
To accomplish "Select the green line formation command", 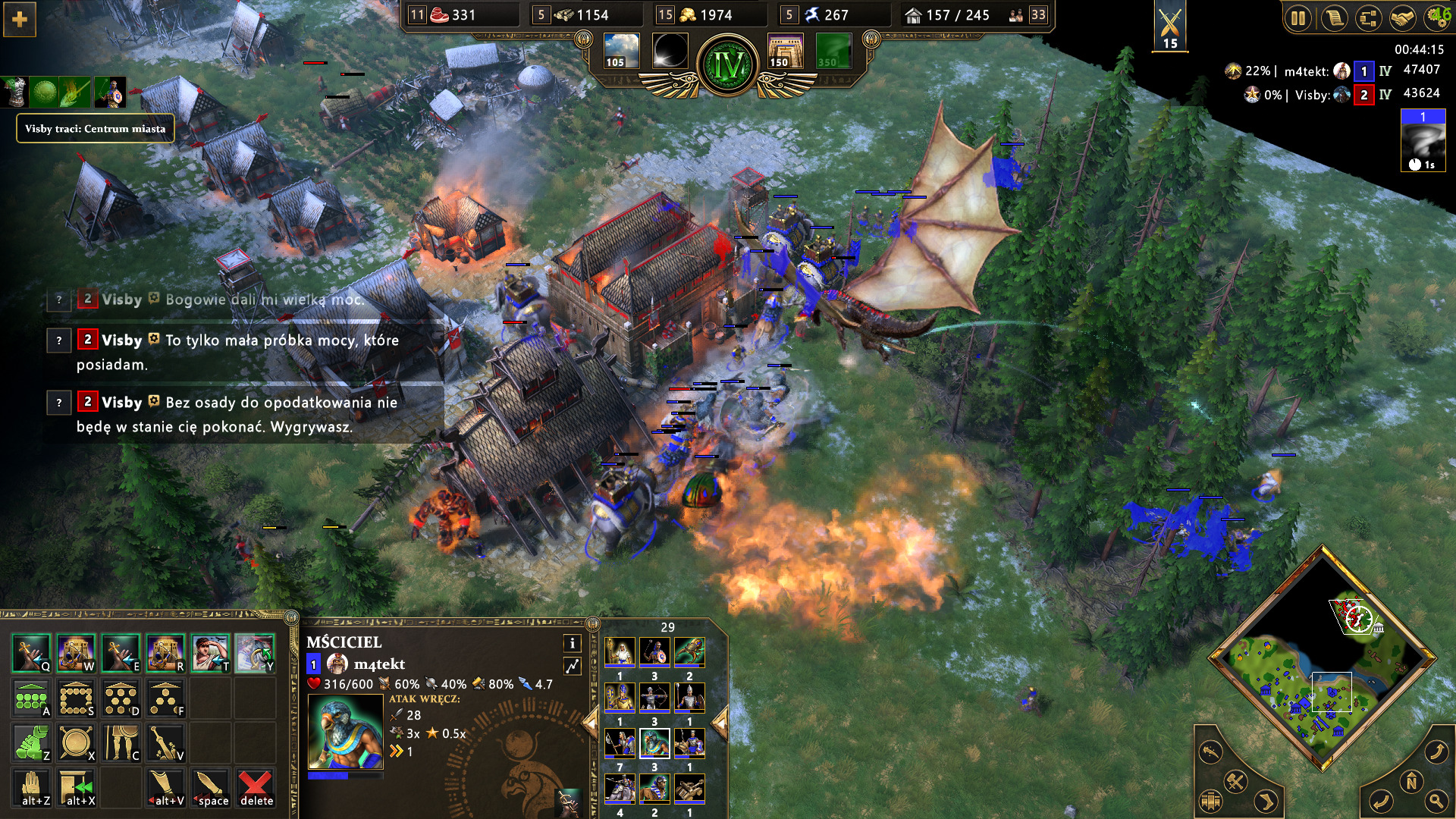I will tap(31, 698).
